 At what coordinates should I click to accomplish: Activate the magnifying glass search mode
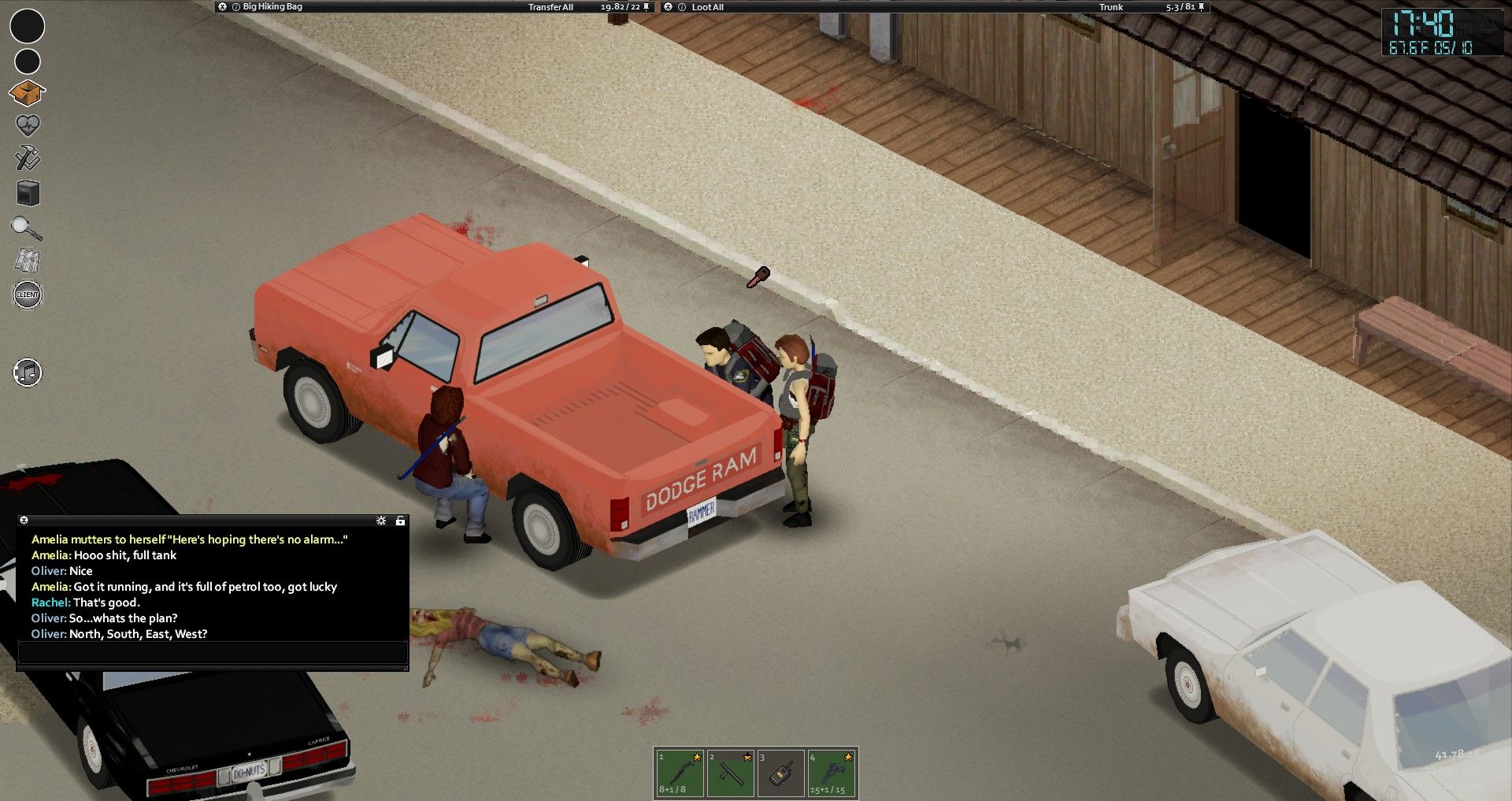coord(27,228)
